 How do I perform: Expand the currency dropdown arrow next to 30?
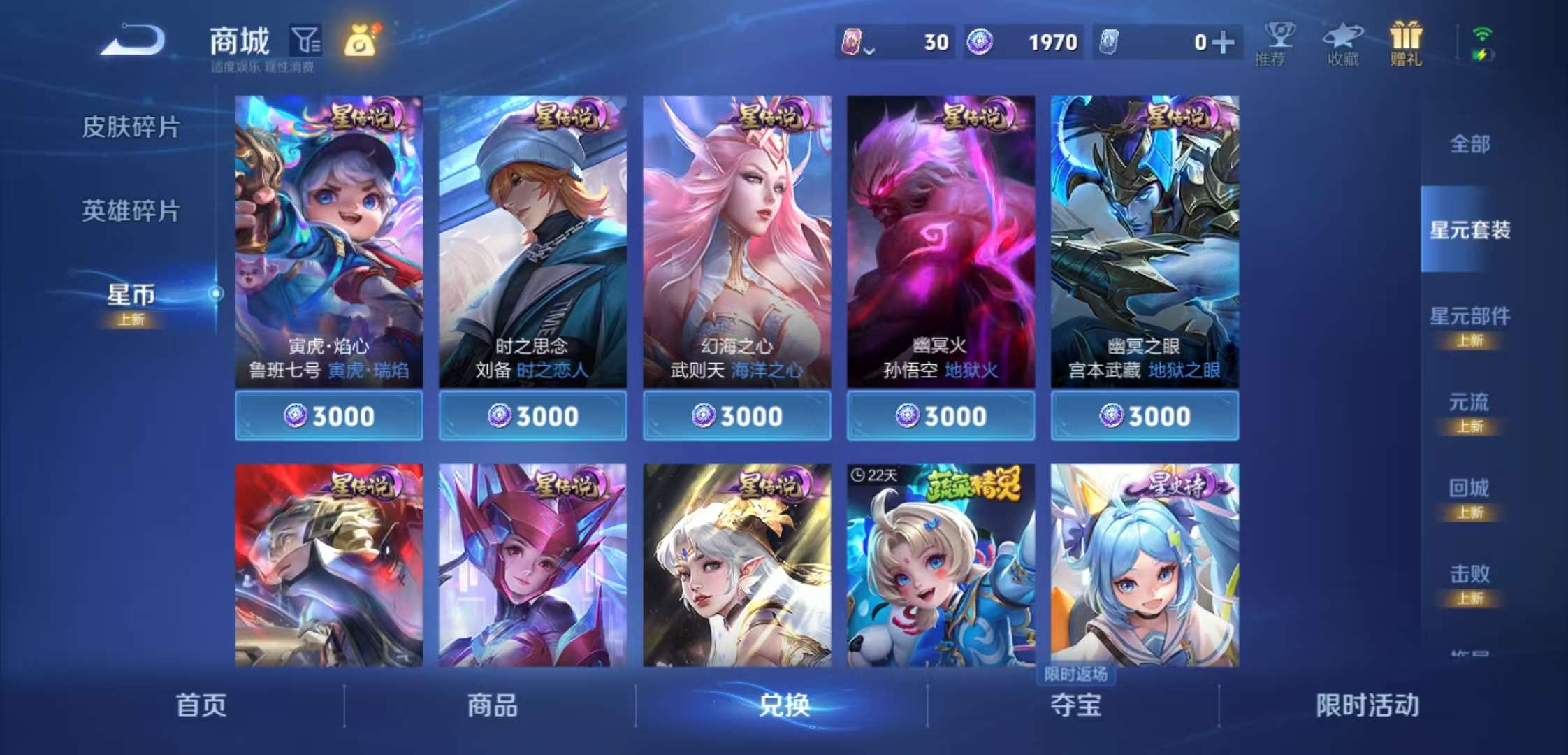click(x=869, y=49)
